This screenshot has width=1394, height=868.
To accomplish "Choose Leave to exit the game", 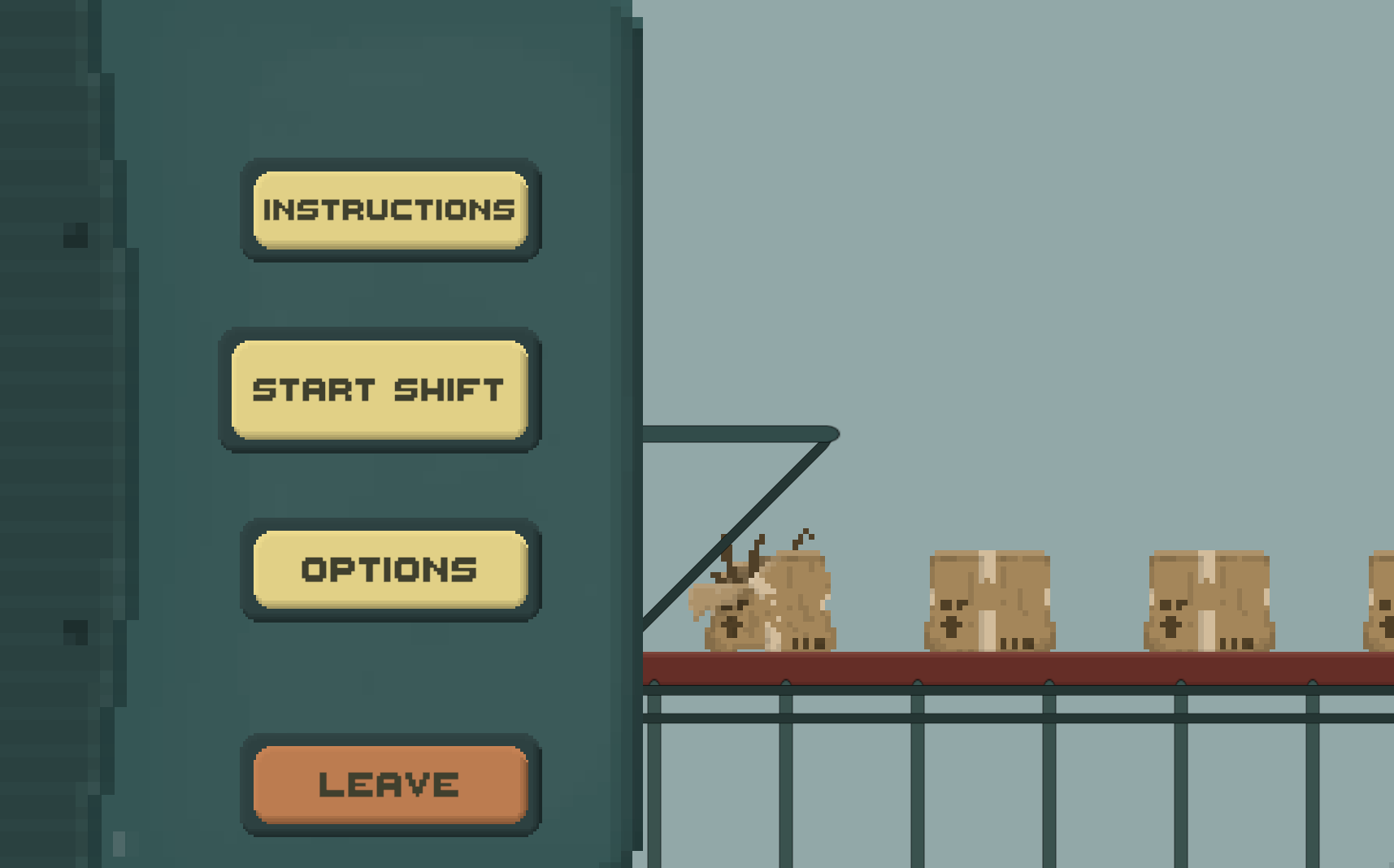I will pyautogui.click(x=390, y=784).
